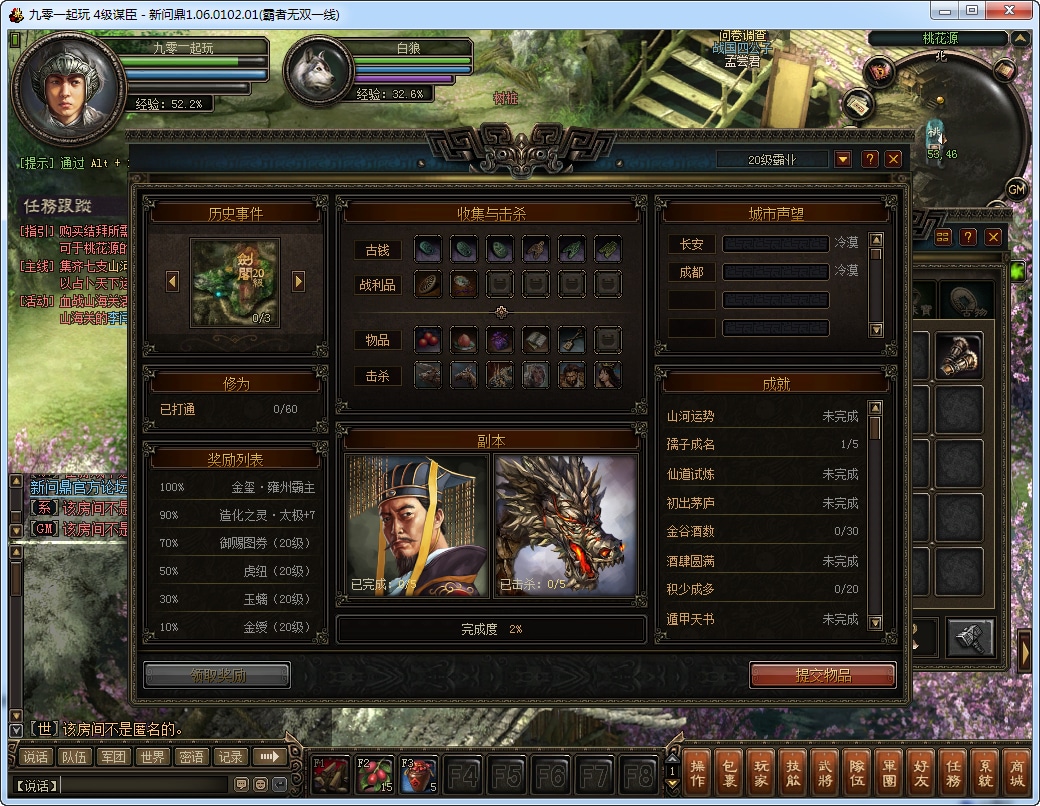The width and height of the screenshot is (1040, 806).
Task: Show help for the 霸业 panel
Action: pyautogui.click(x=870, y=159)
